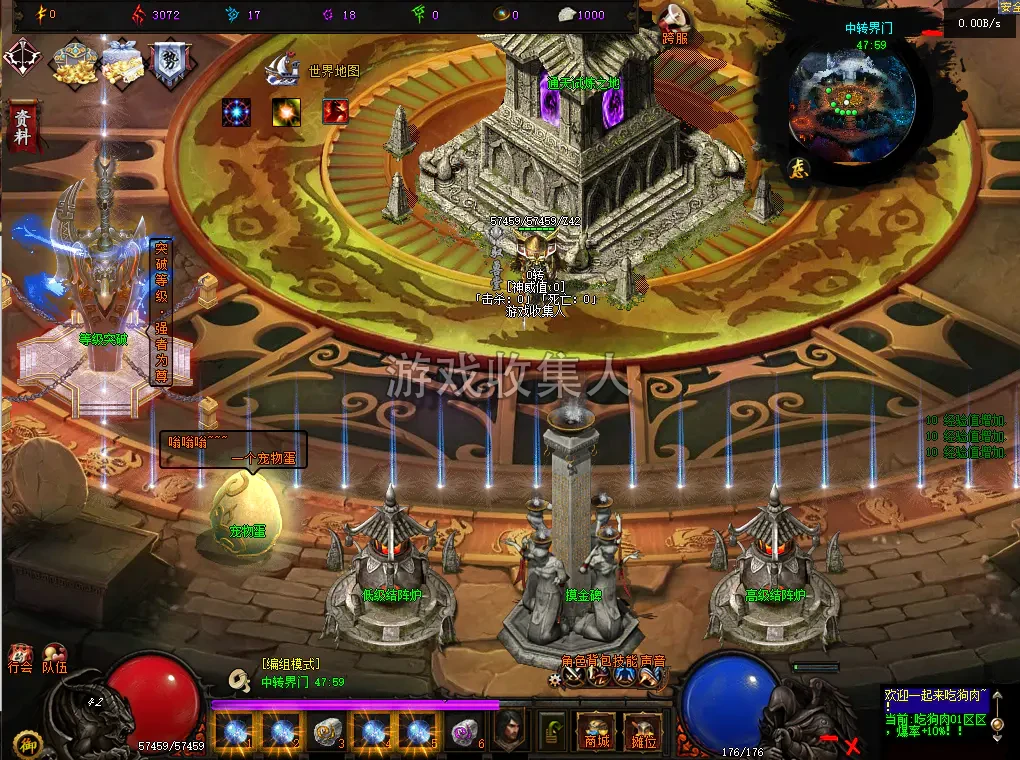The width and height of the screenshot is (1020, 760).
Task: Open the 世界地图 world map ship icon
Action: (282, 70)
